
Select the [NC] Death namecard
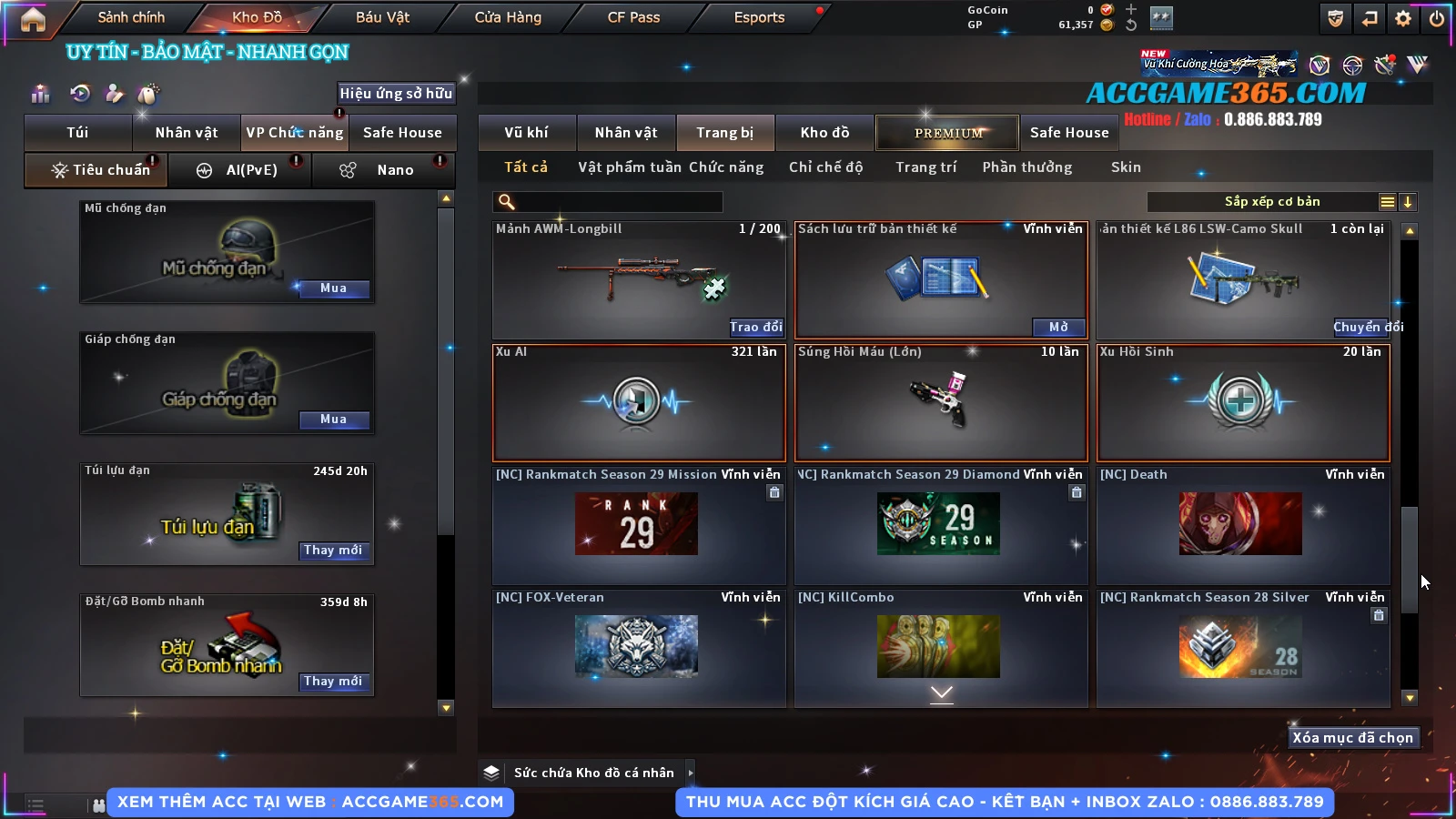(1243, 524)
